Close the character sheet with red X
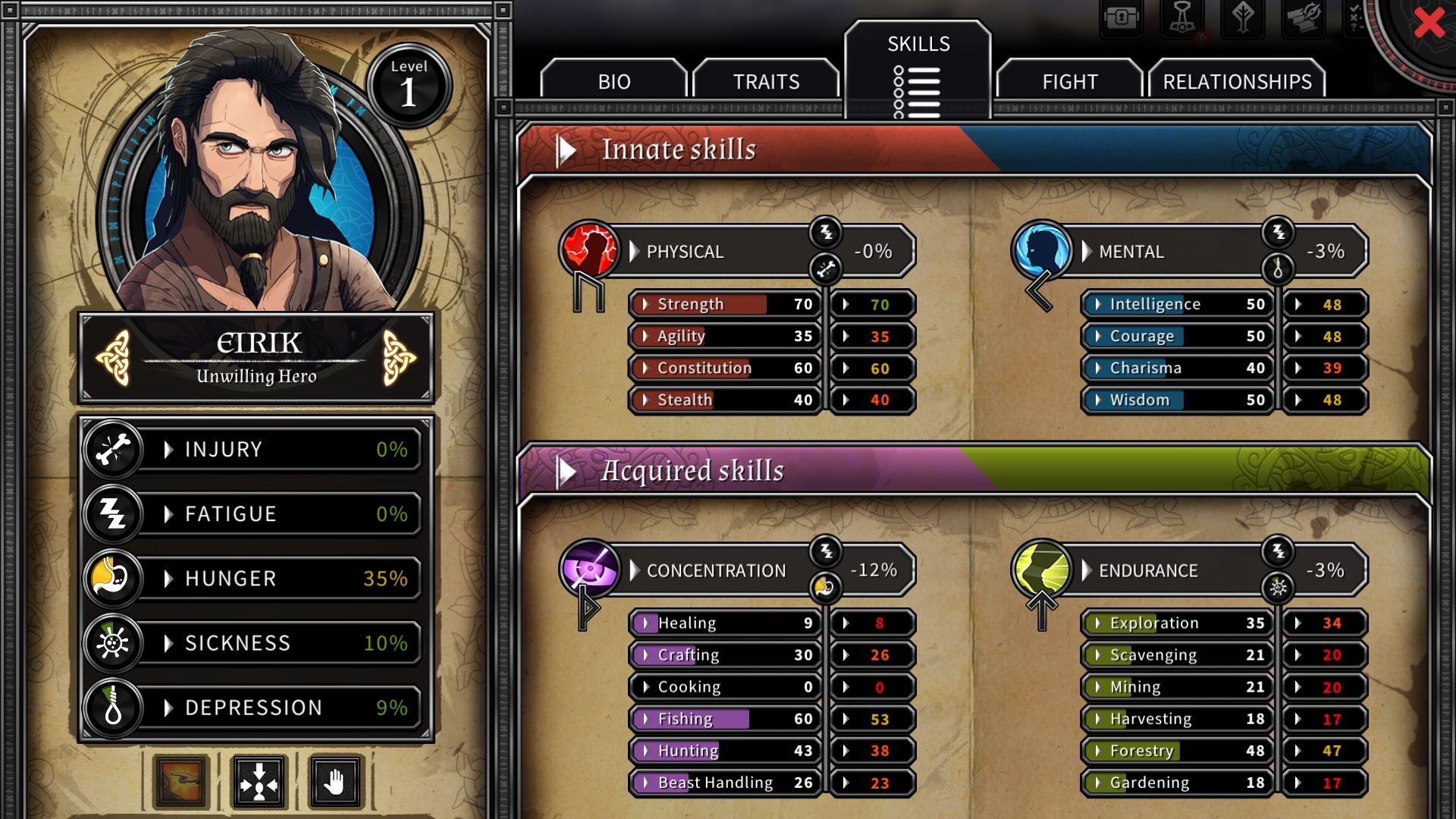Image resolution: width=1456 pixels, height=819 pixels. tap(1429, 23)
